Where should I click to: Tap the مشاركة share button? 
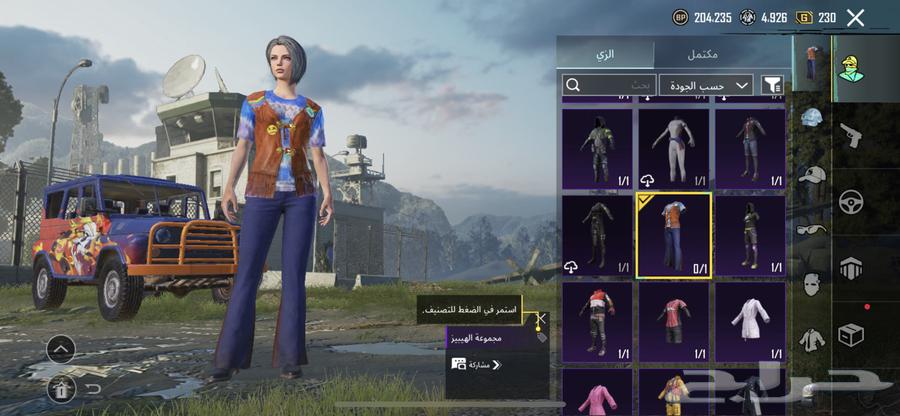[478, 365]
